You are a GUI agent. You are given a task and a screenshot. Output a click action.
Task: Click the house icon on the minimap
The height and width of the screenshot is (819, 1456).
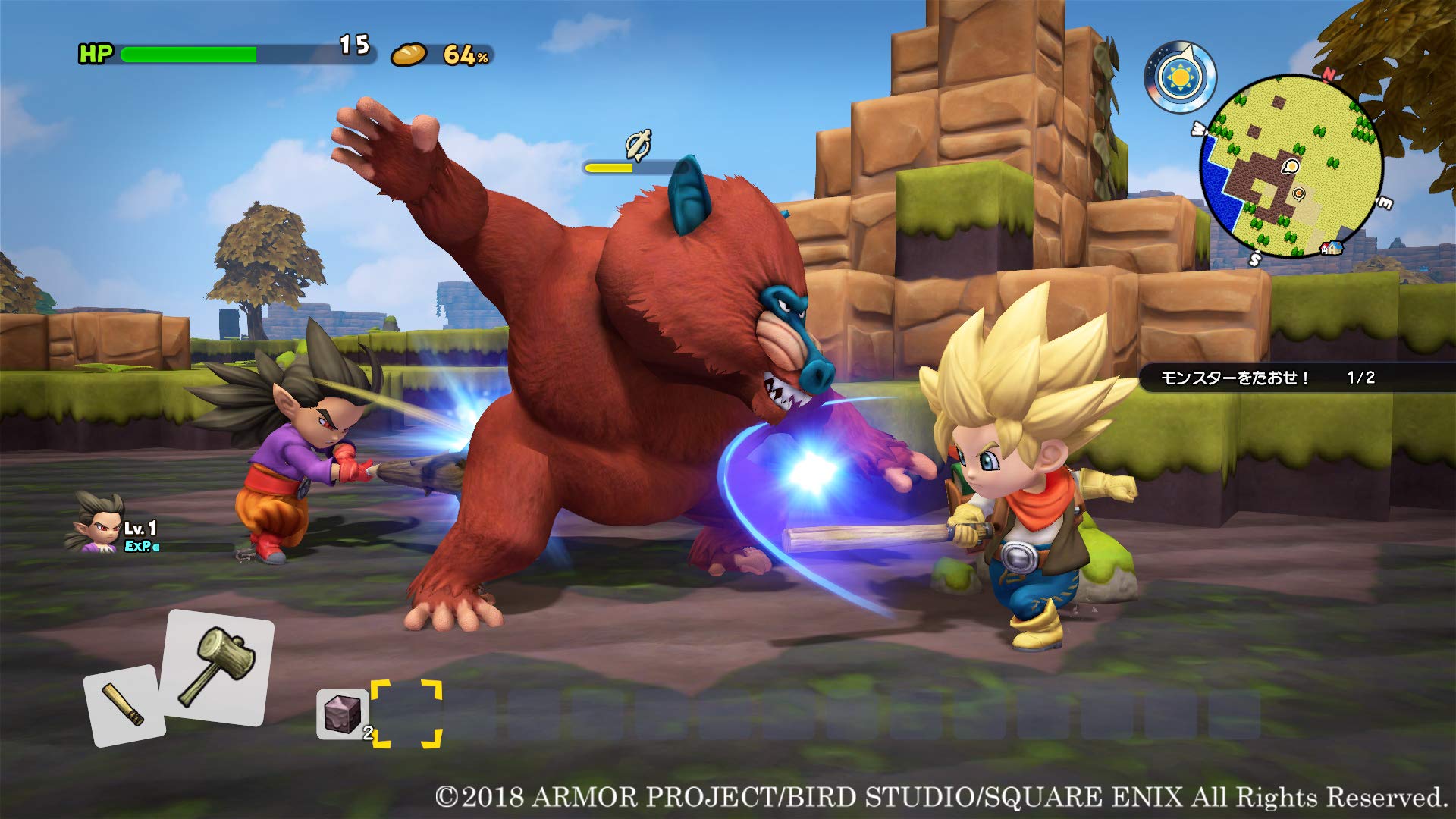pyautogui.click(x=1332, y=247)
